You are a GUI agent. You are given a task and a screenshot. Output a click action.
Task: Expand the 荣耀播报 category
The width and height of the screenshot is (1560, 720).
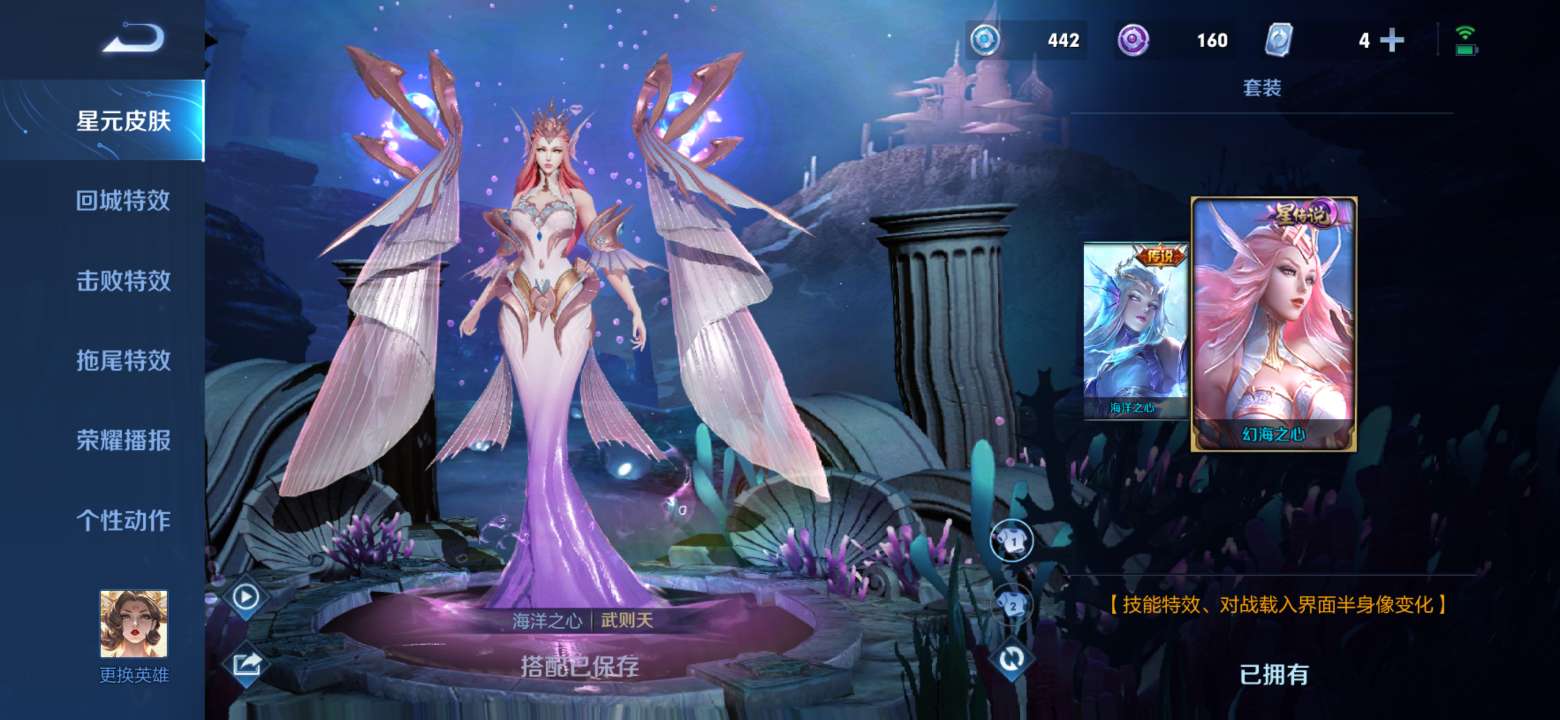click(x=120, y=441)
